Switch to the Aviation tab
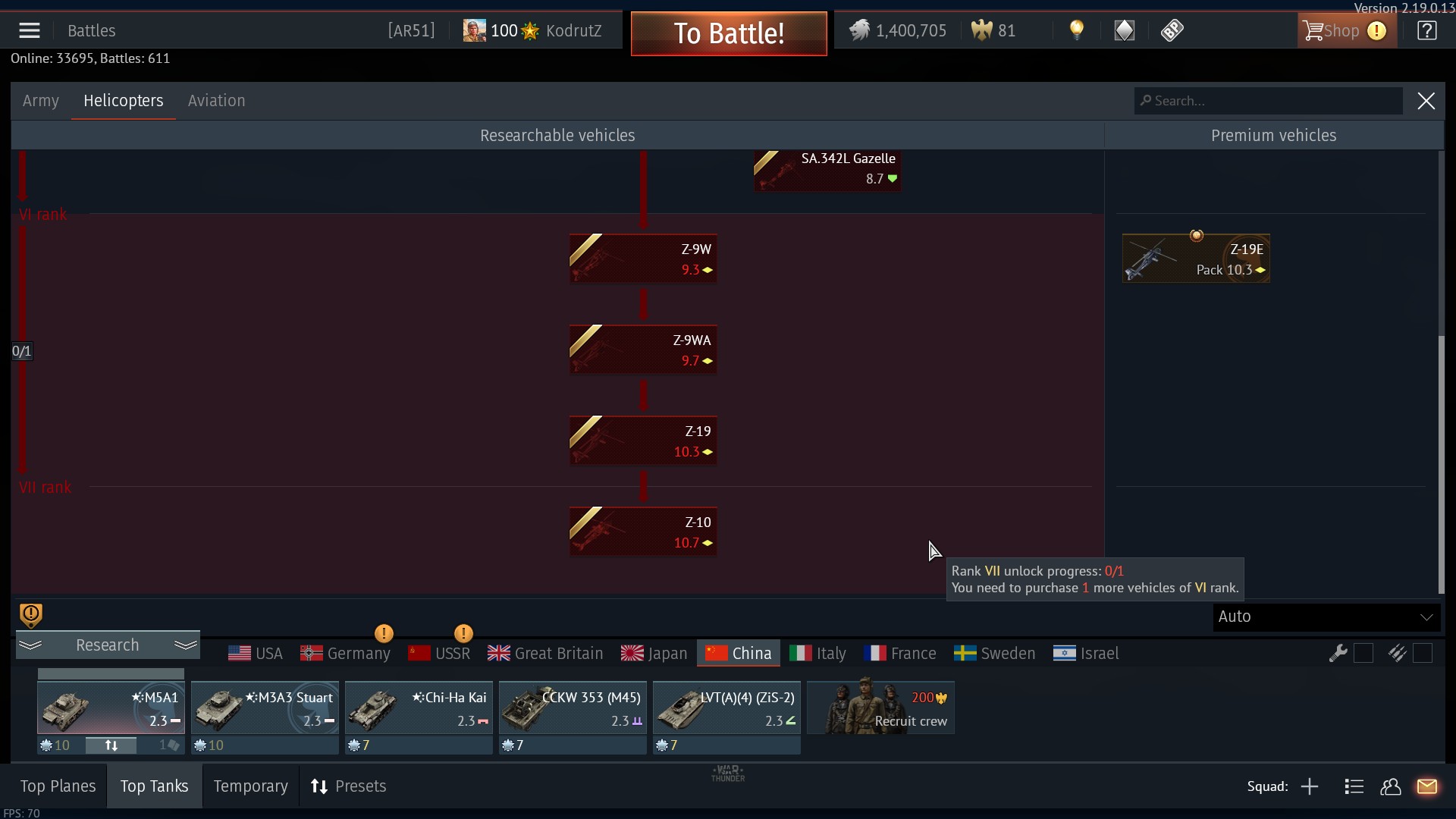The height and width of the screenshot is (819, 1456). pyautogui.click(x=216, y=101)
